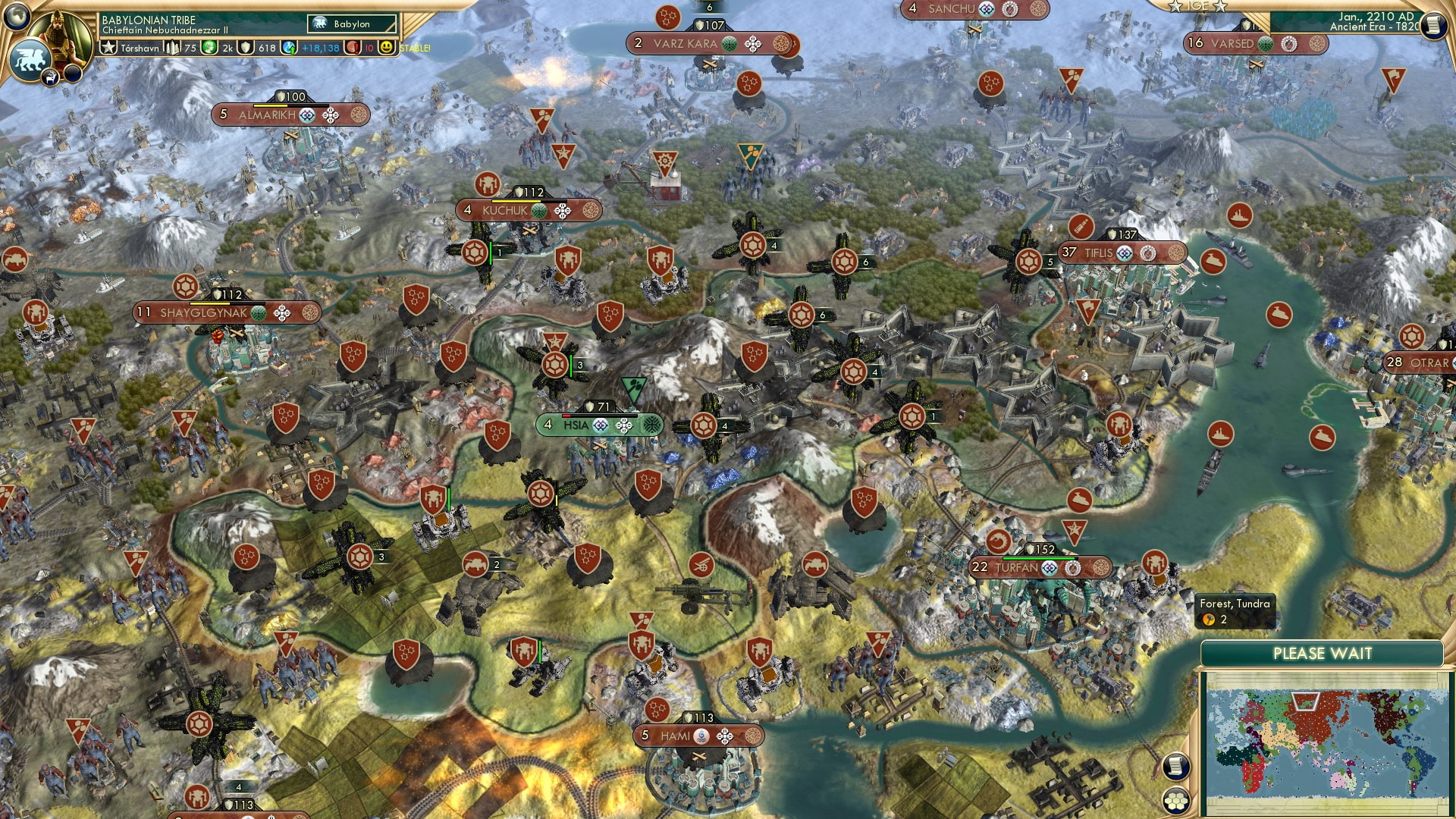Viewport: 1456px width, 819px height.
Task: Click the smiley happiness indicator showing STABLE
Action: pyautogui.click(x=388, y=47)
